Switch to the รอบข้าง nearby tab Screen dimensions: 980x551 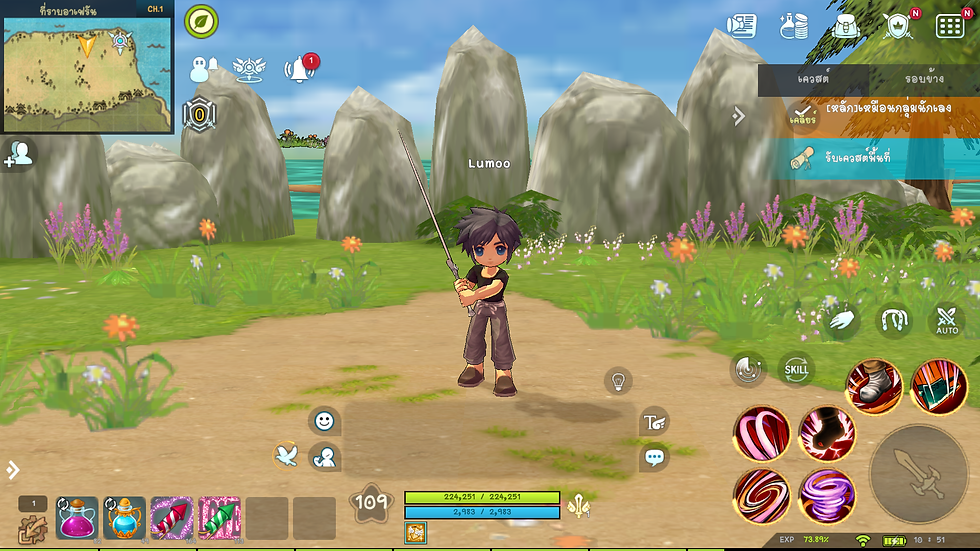[923, 78]
